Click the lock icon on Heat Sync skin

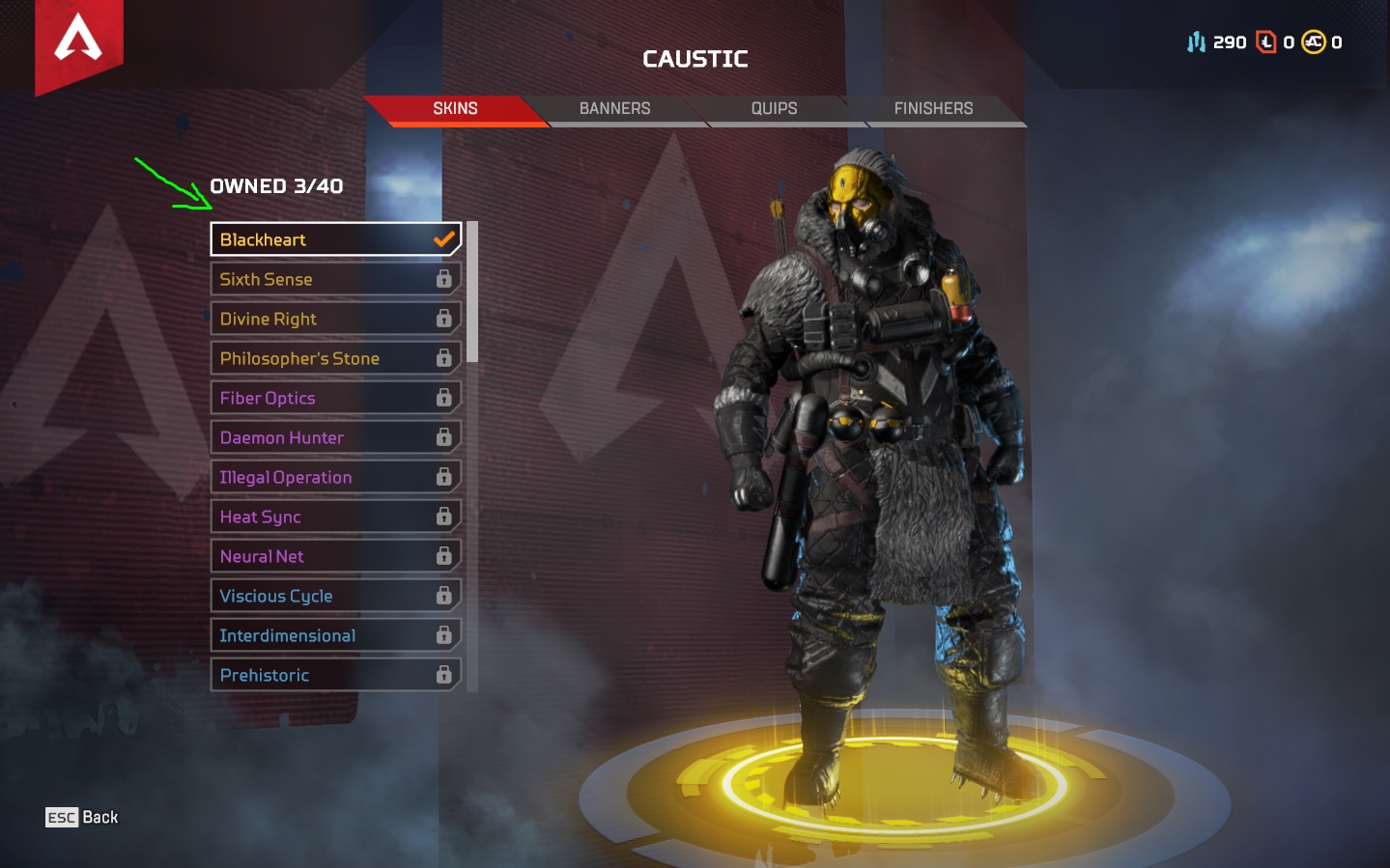443,516
